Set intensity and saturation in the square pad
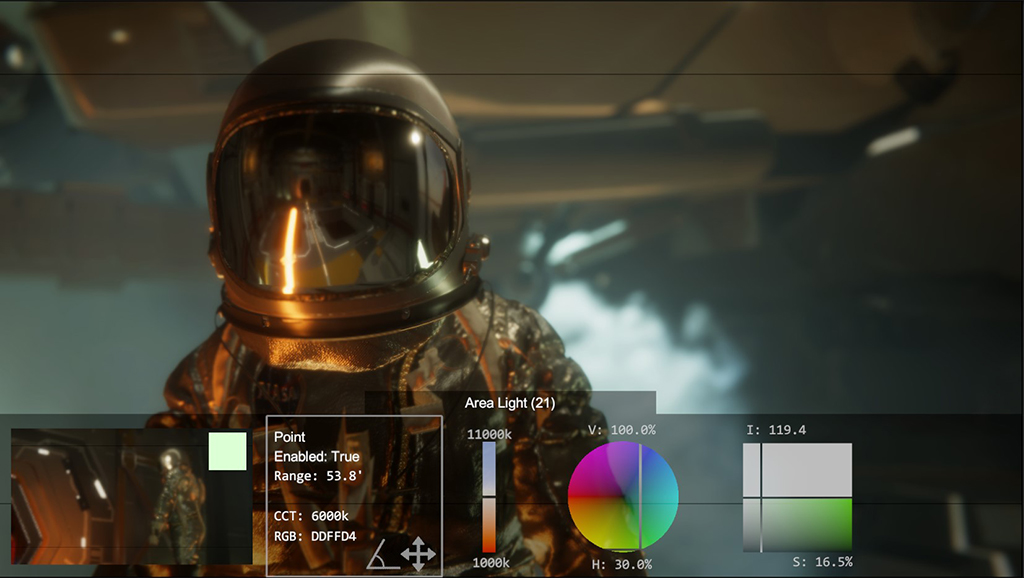Screen dimensions: 1024x578 pyautogui.click(x=797, y=497)
